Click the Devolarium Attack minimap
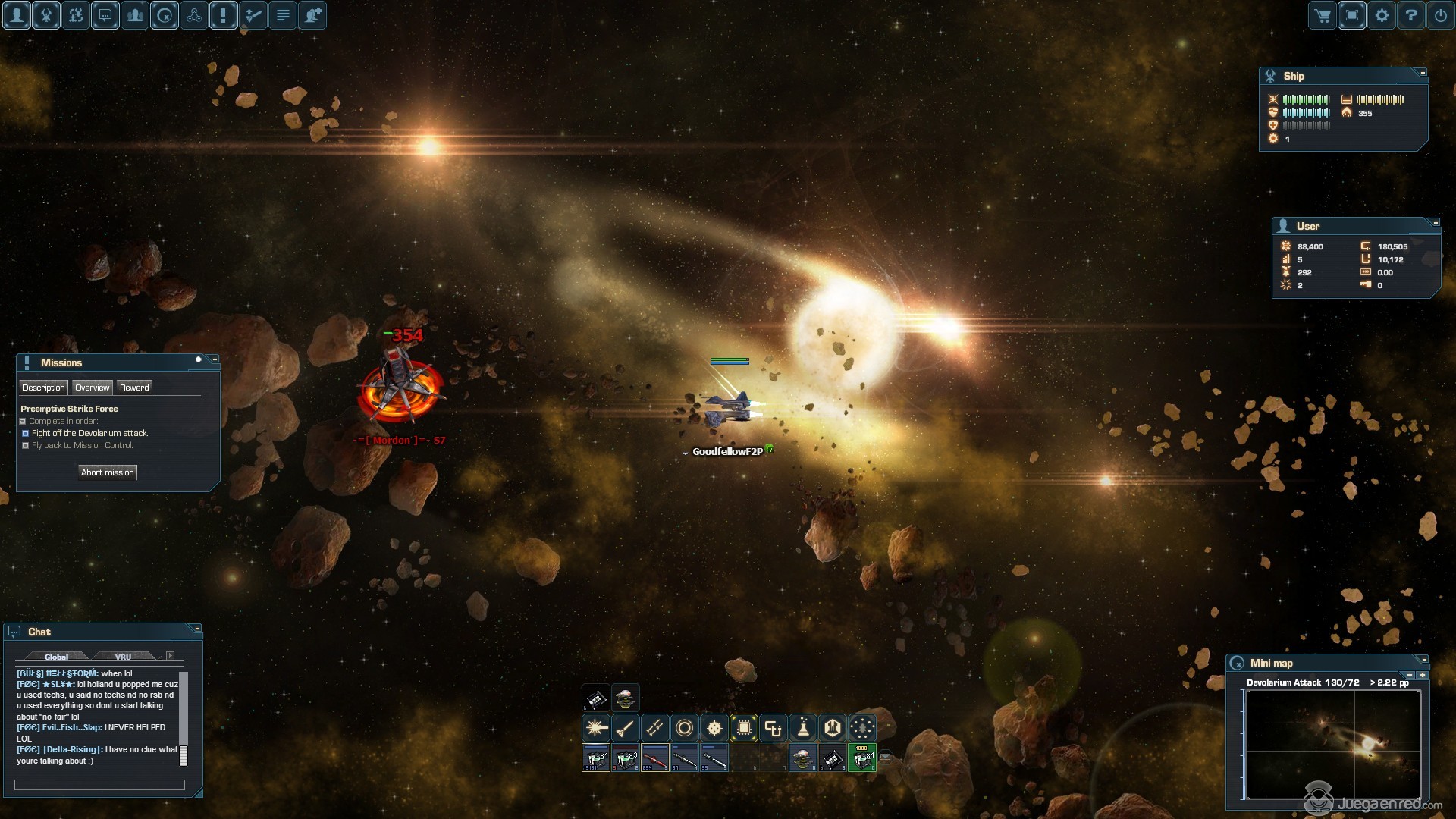This screenshot has height=819, width=1456. point(1332,744)
